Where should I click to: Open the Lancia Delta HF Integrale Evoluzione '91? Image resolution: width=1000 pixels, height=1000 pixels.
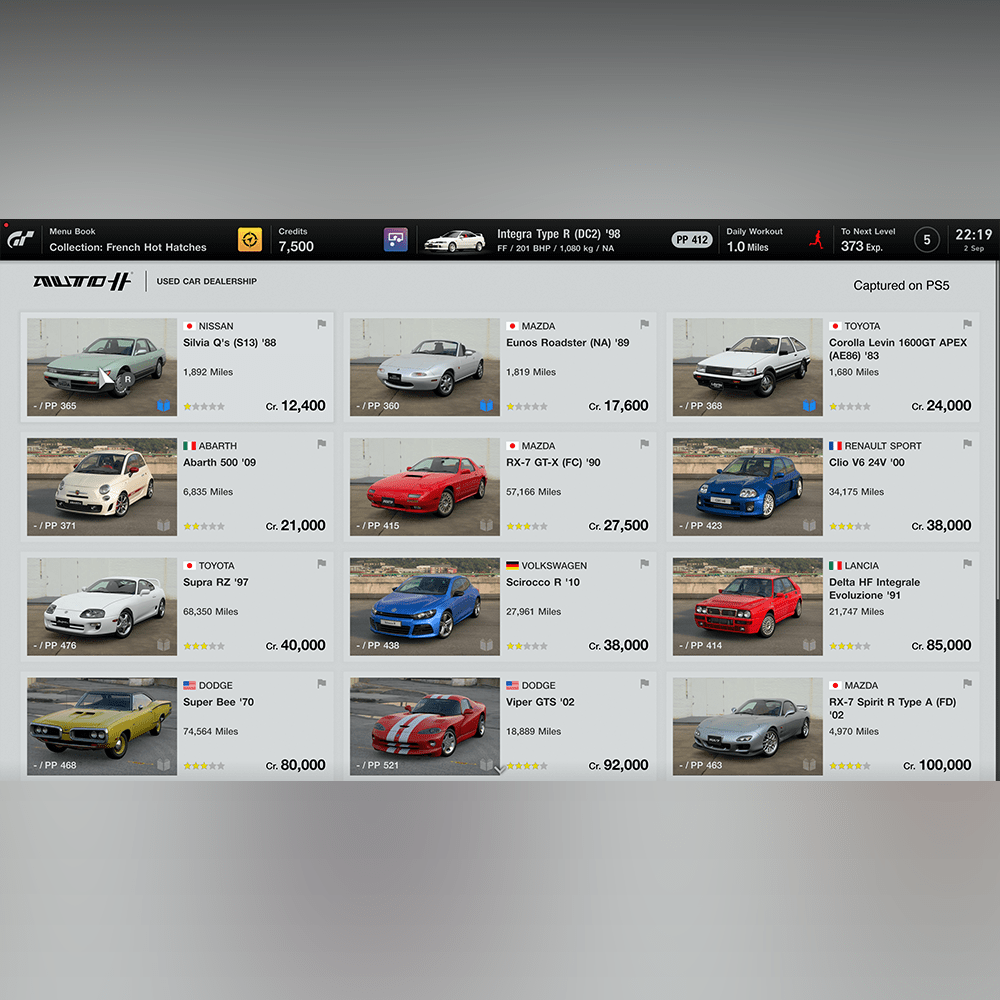[x=823, y=606]
